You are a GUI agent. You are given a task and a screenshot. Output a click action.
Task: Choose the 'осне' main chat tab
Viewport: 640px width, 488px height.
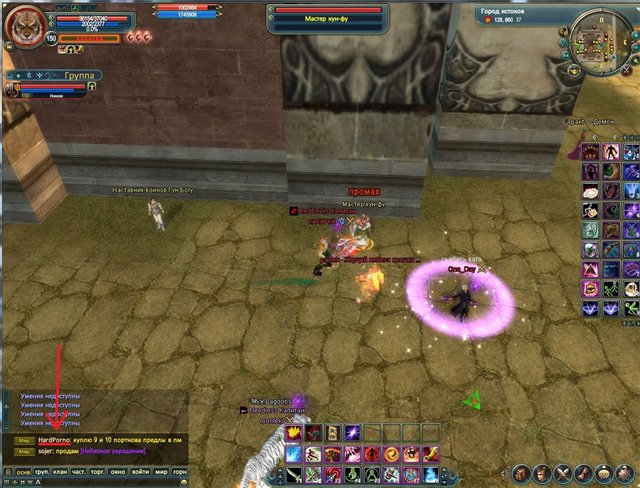21,470
